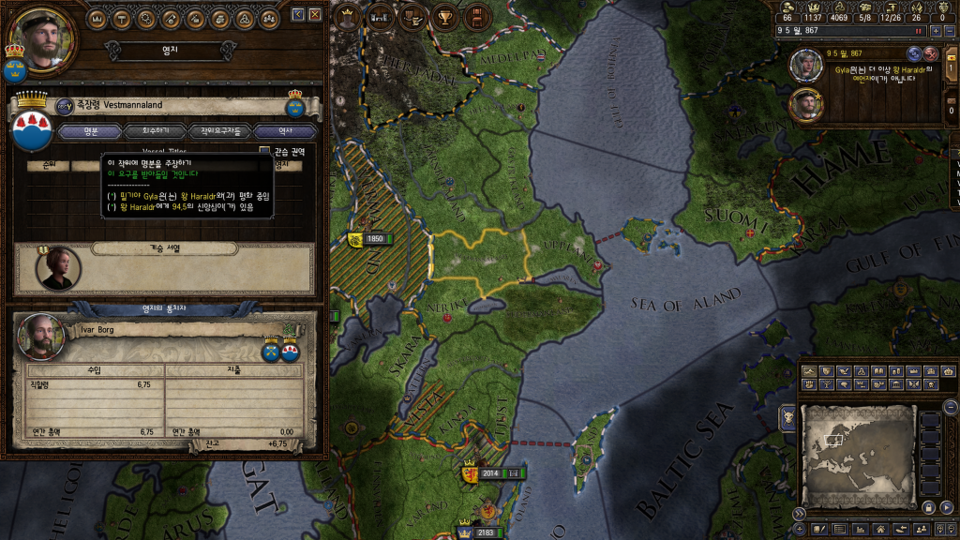Screen dimensions: 960x540
Task: Click the Vestmannaland coat of arms shield
Action: click(x=32, y=130)
